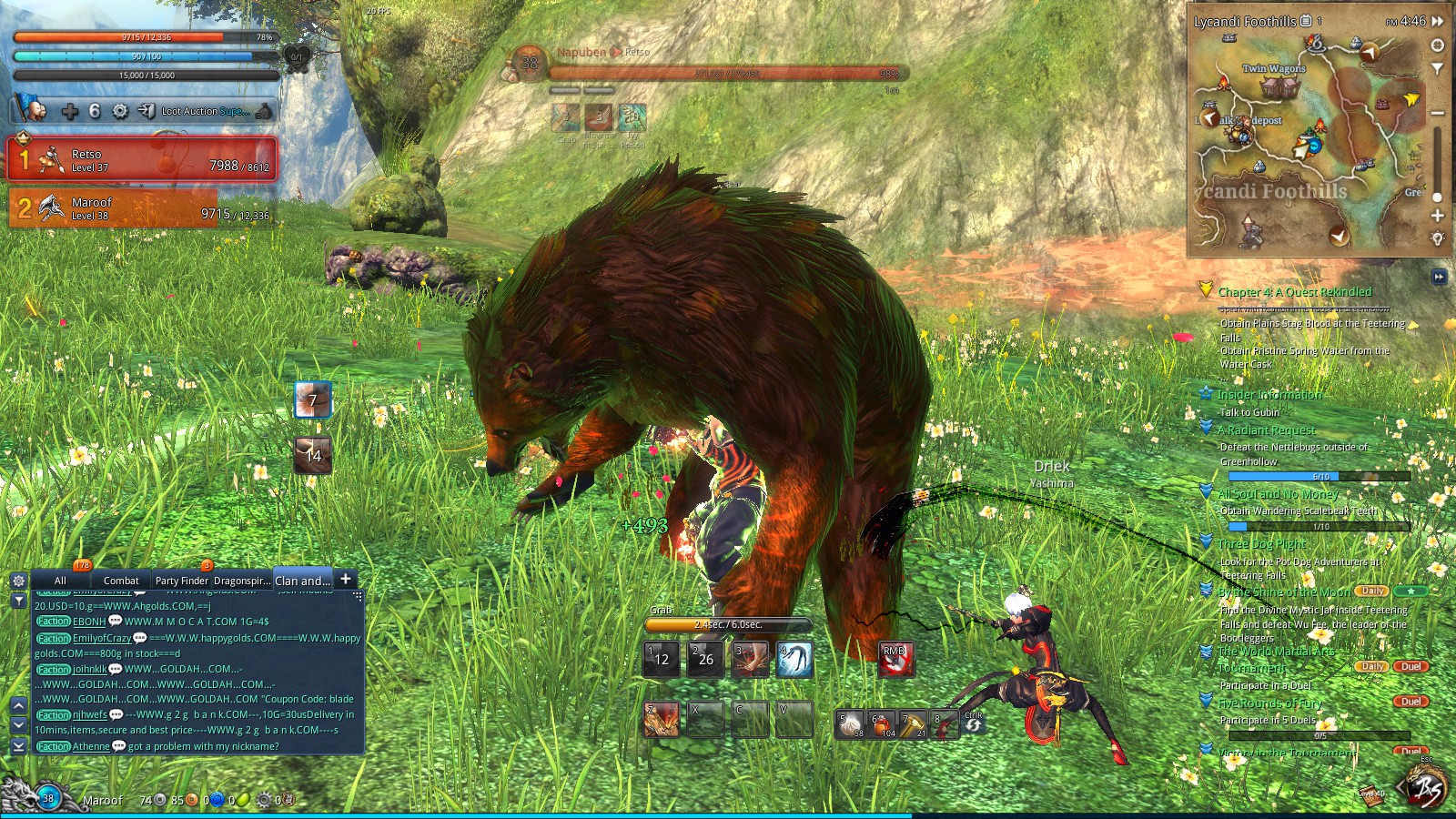Use the repair hammer in quick slot 7
The width and height of the screenshot is (1456, 819).
913,723
